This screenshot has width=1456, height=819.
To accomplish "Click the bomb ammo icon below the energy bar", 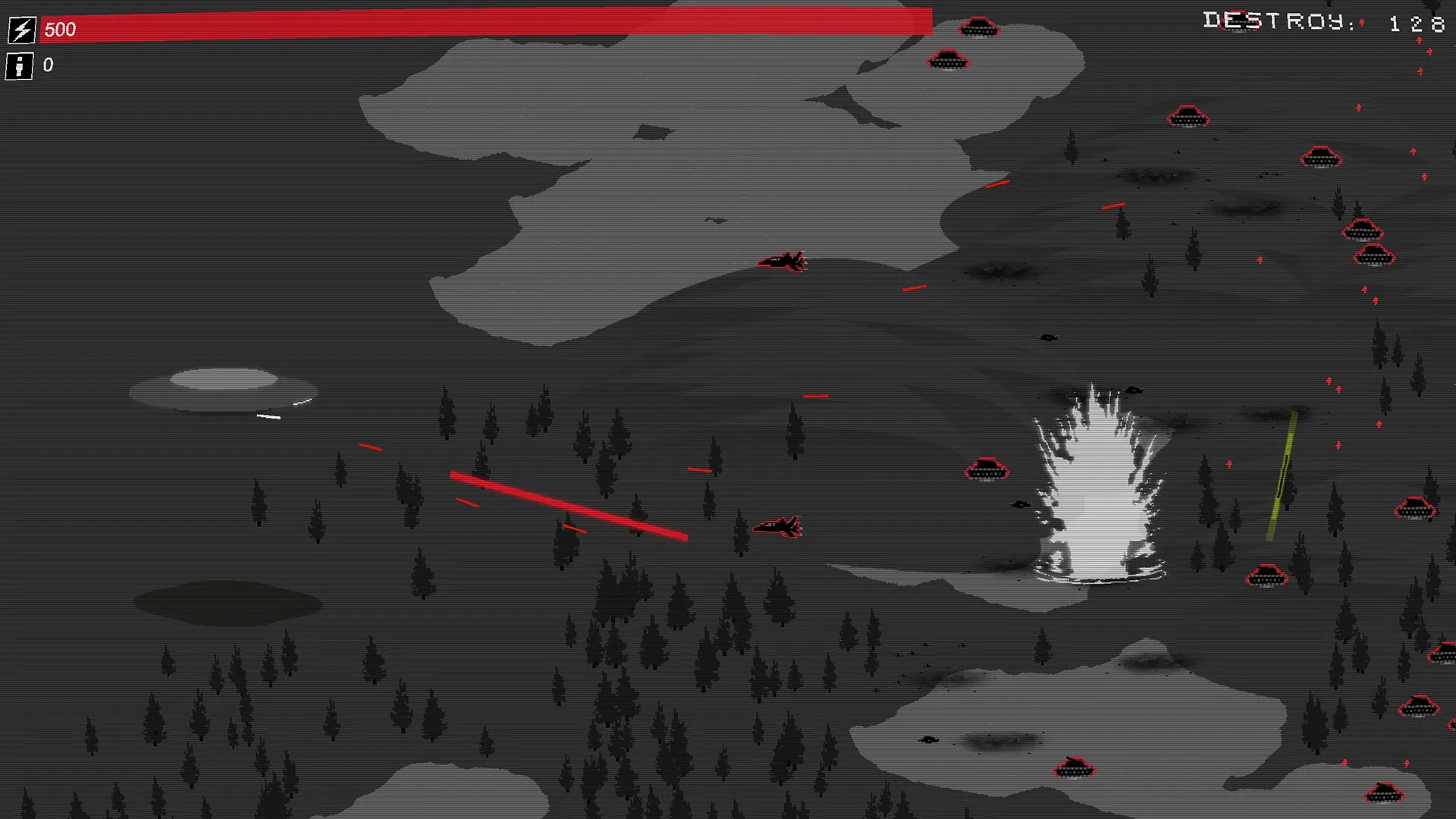I will pos(20,65).
